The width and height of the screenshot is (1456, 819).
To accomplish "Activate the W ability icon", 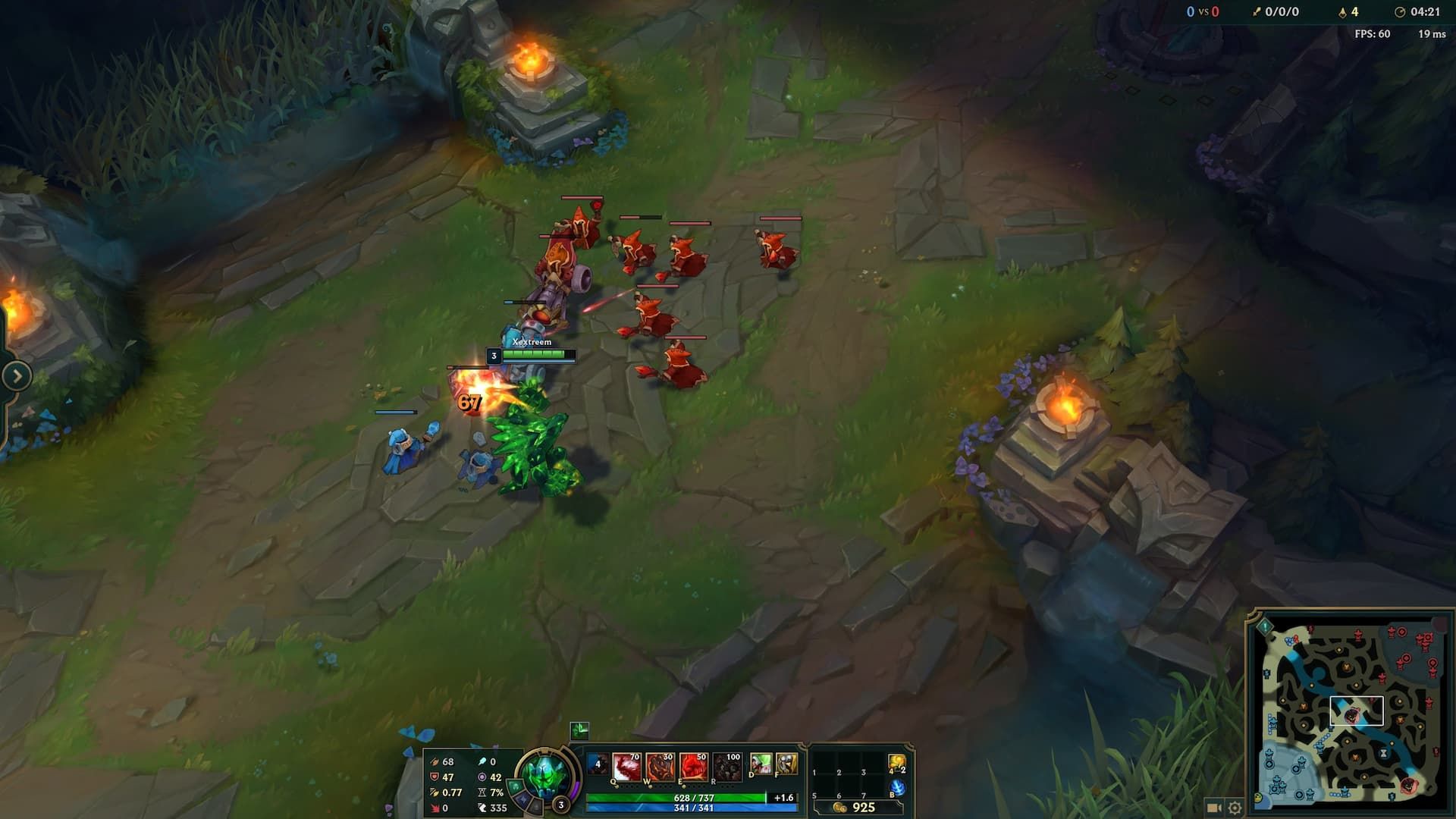I will pyautogui.click(x=662, y=767).
